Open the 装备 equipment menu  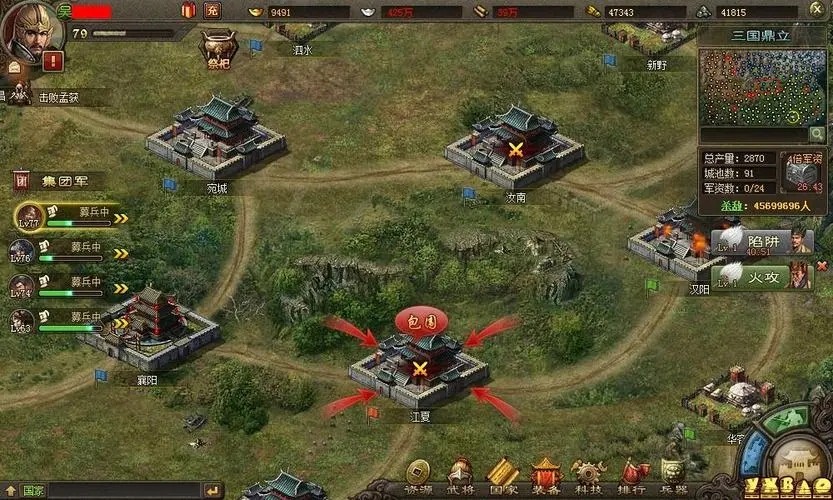pos(545,475)
